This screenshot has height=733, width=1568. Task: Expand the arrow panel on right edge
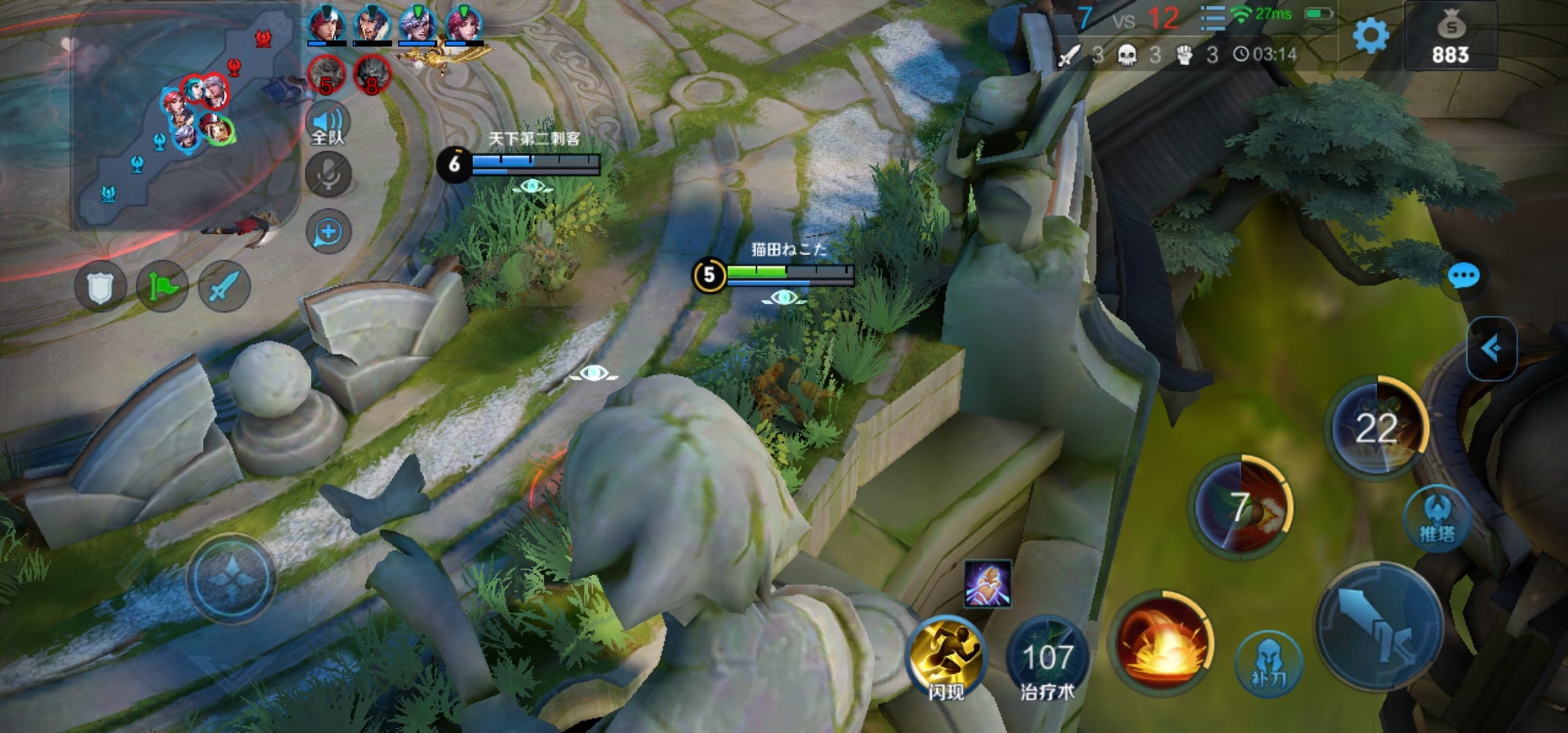pos(1491,349)
